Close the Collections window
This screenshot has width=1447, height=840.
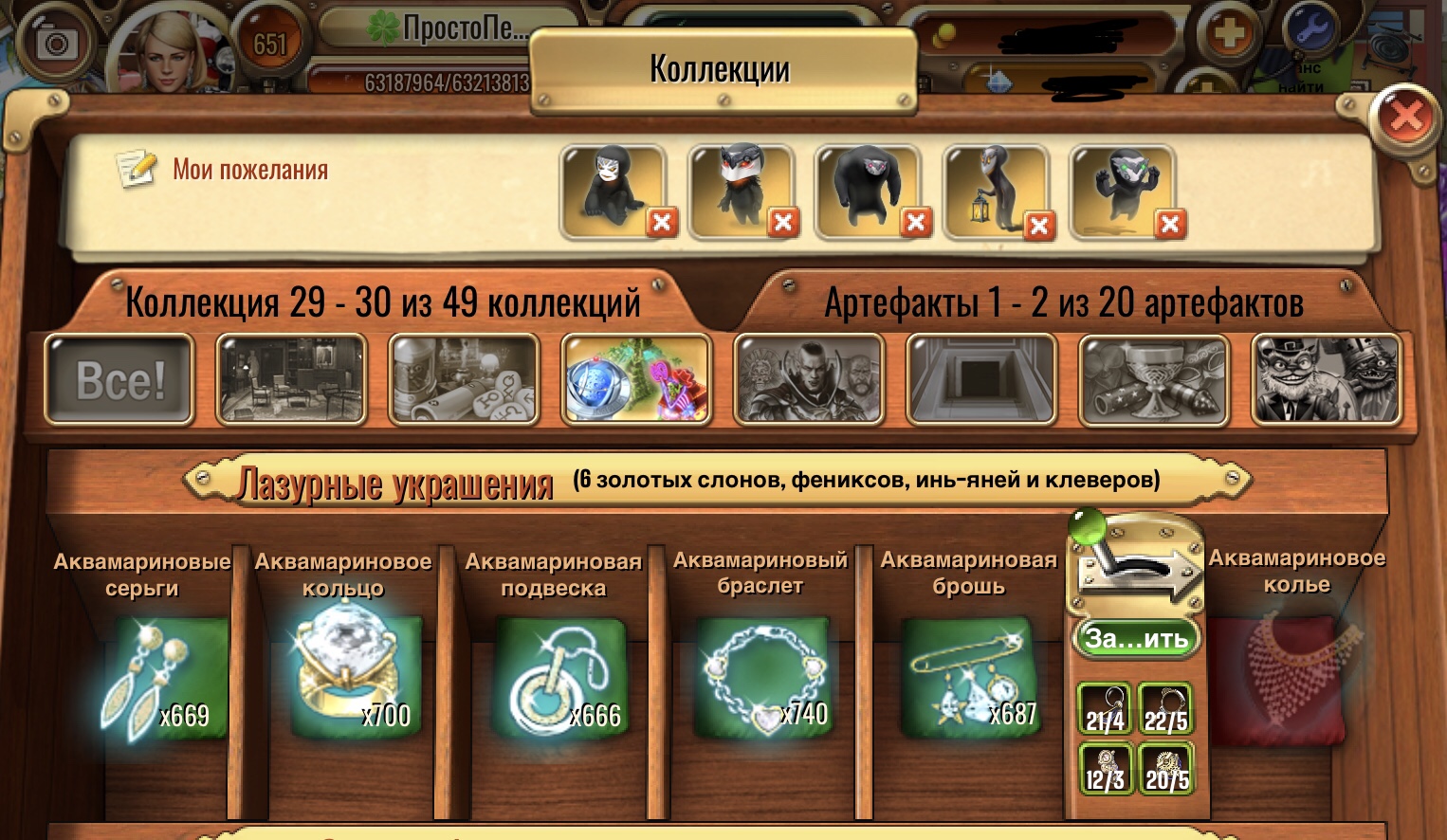tap(1405, 117)
